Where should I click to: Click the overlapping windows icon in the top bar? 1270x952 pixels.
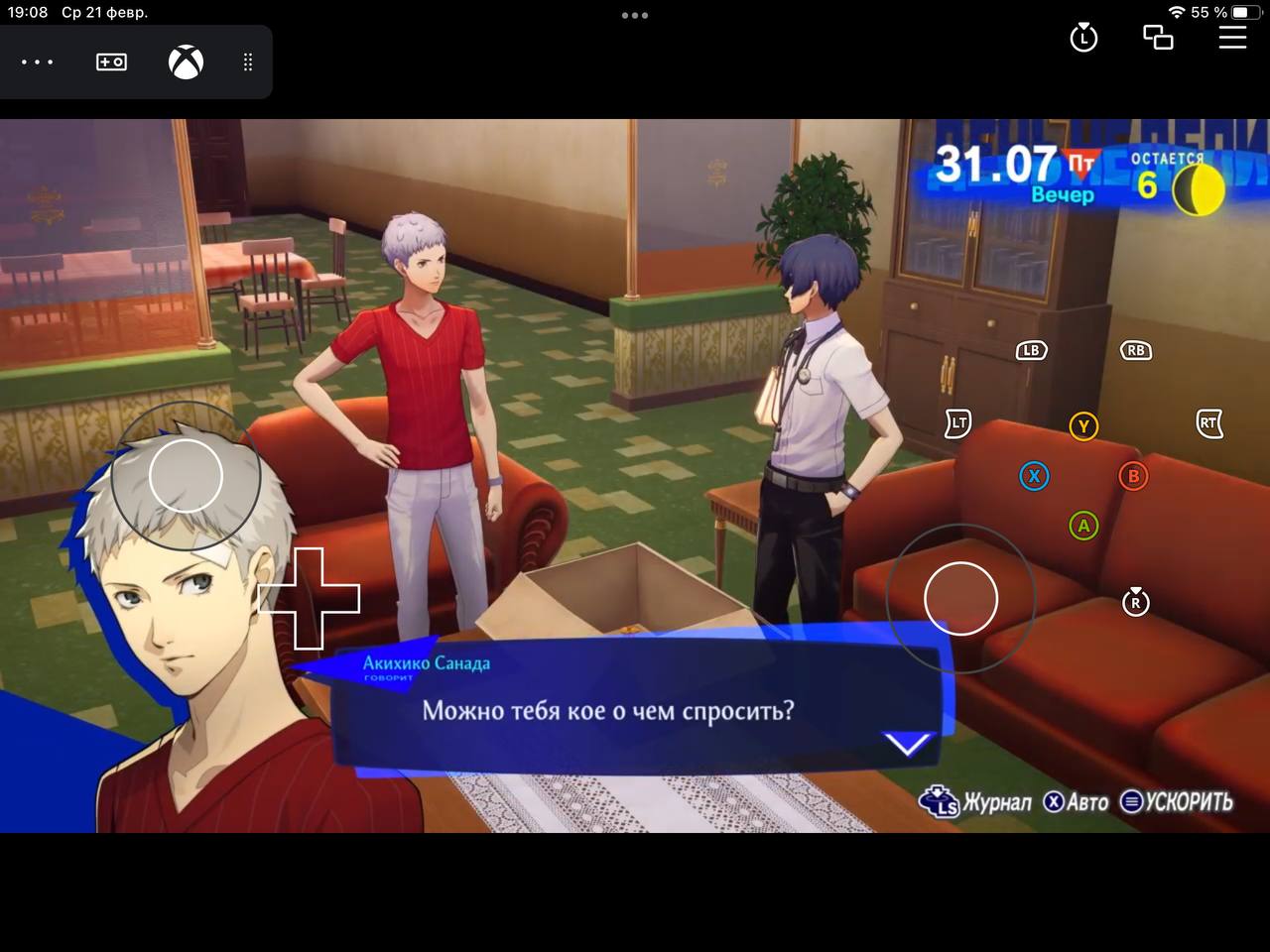[x=1158, y=38]
